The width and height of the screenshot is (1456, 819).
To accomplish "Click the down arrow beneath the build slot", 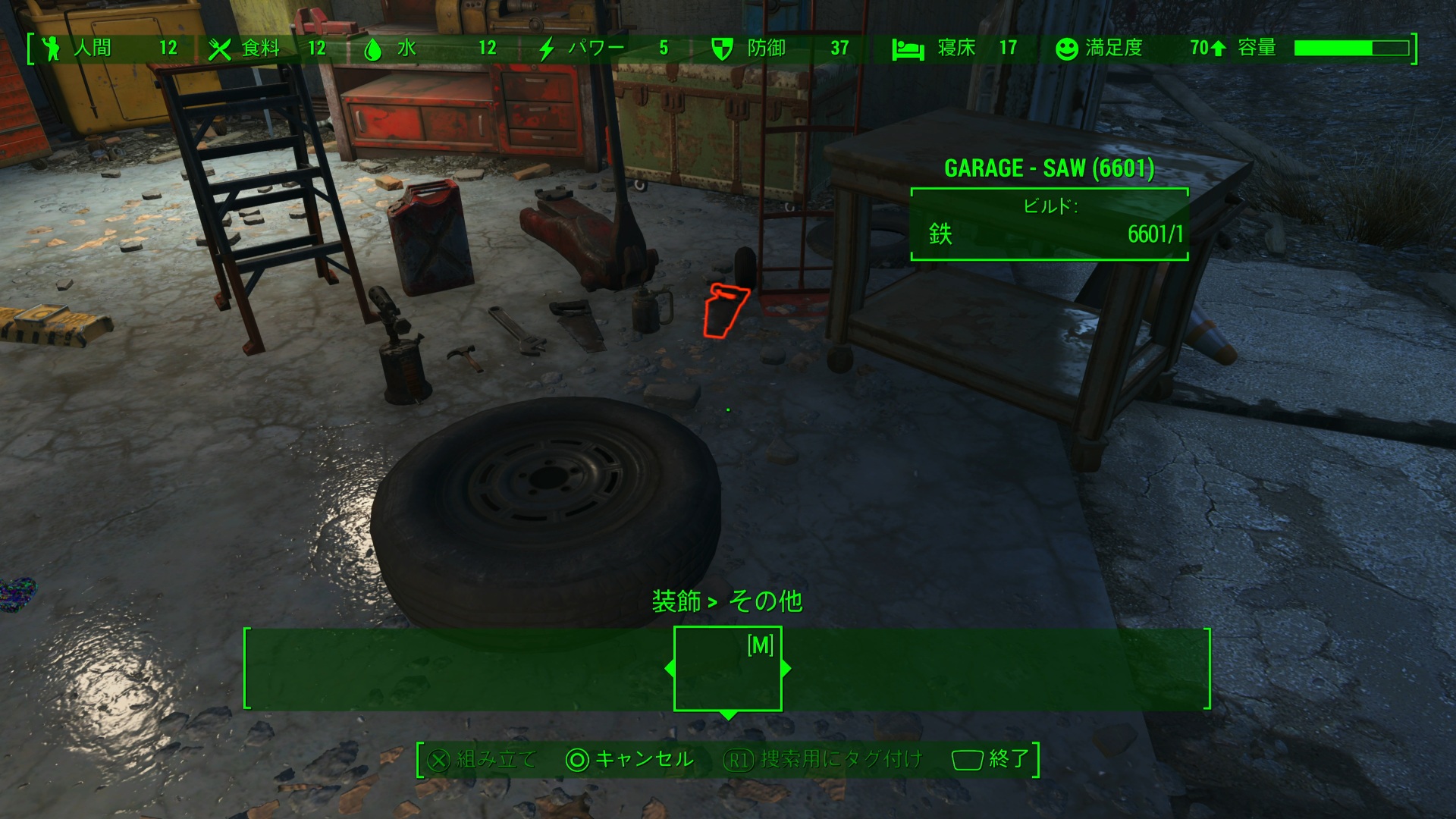I will coord(727,715).
